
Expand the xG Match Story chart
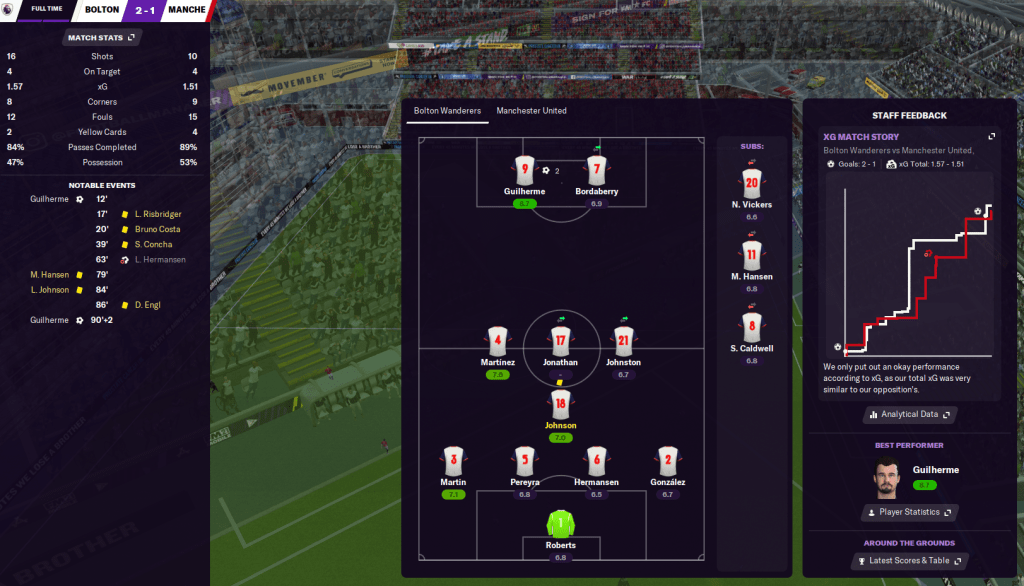(991, 137)
